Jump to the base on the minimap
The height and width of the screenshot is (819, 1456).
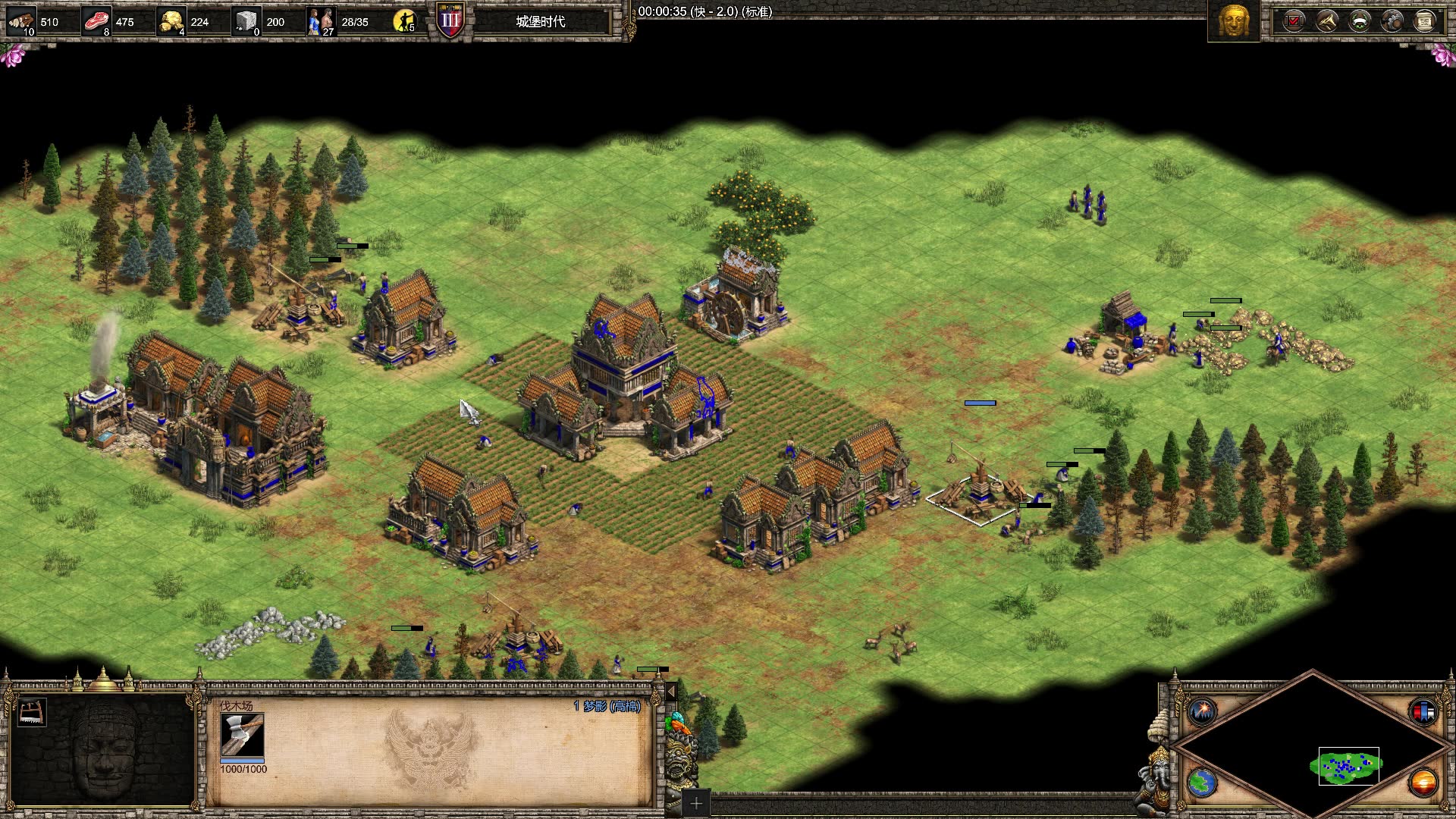click(x=1348, y=767)
